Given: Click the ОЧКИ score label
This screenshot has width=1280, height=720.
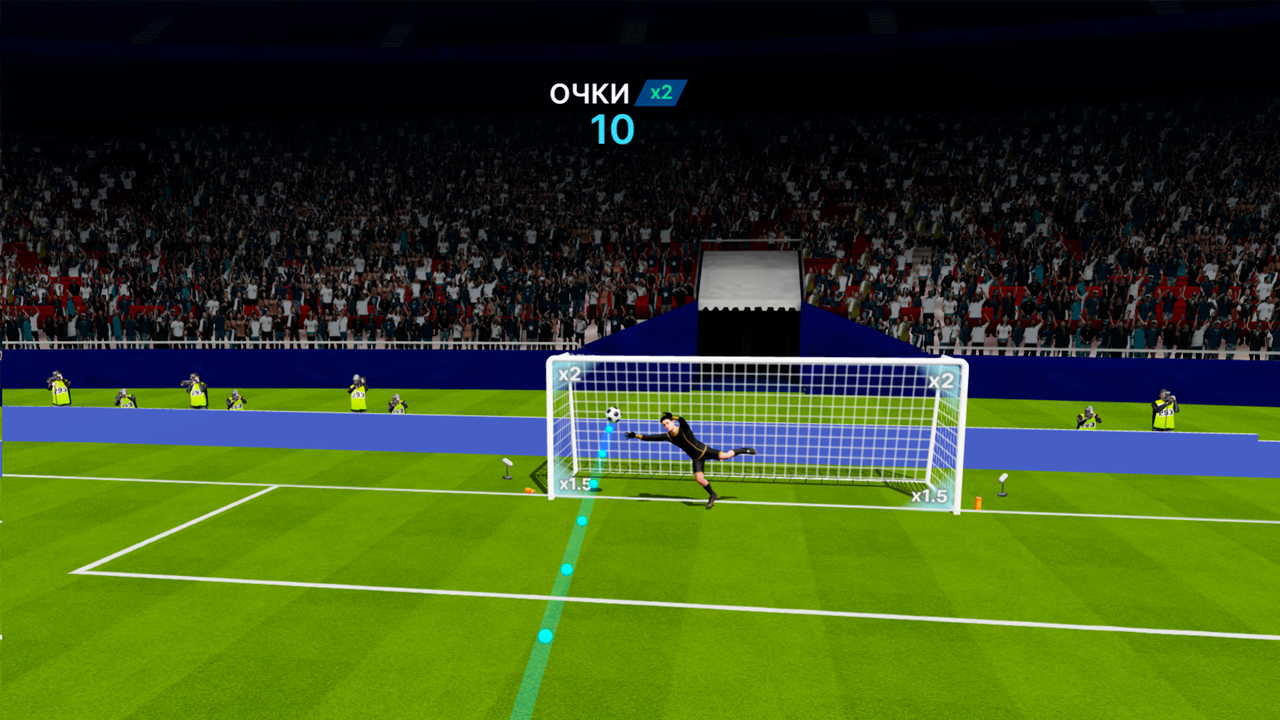Looking at the screenshot, I should point(590,92).
